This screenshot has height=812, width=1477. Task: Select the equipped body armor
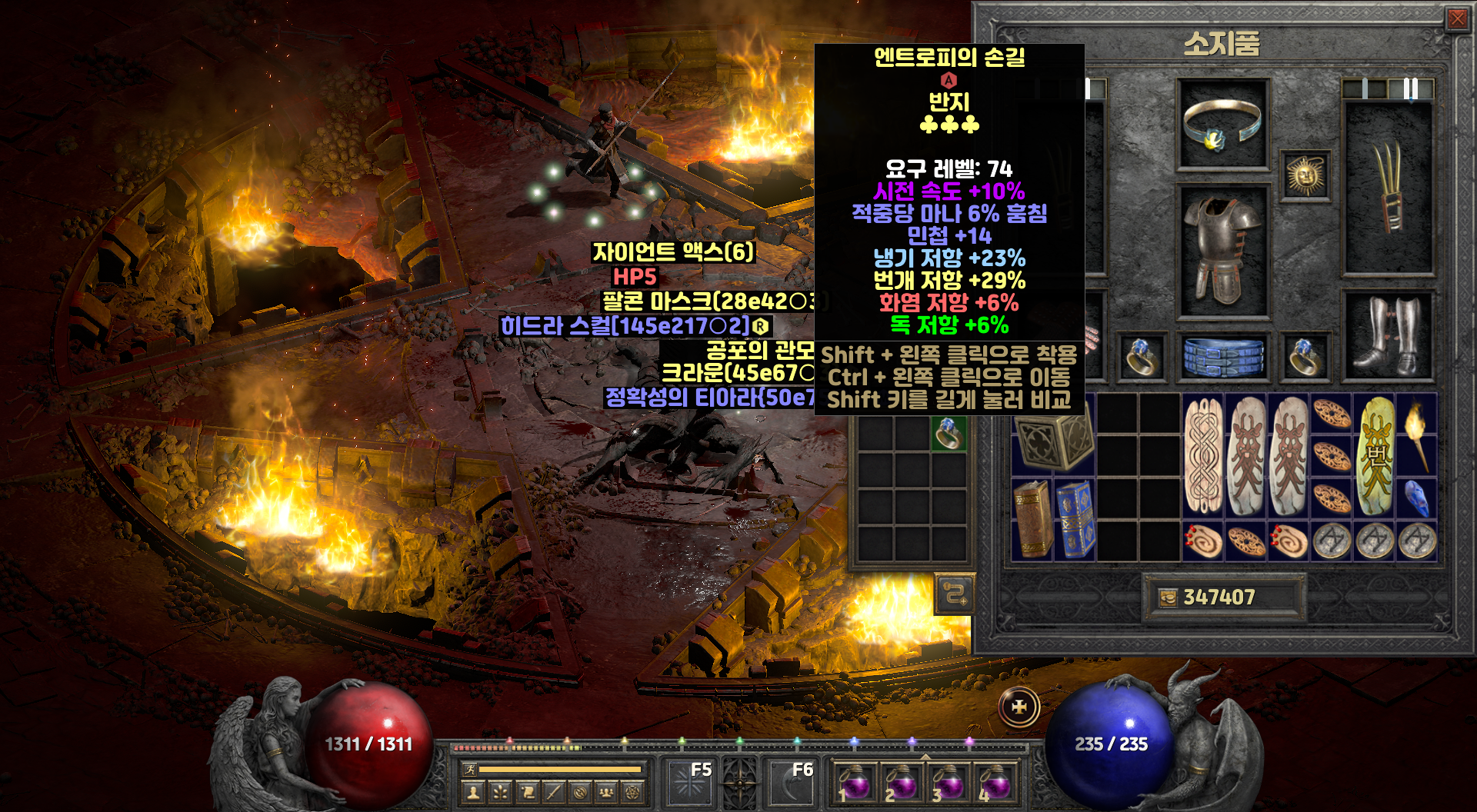tap(1222, 251)
